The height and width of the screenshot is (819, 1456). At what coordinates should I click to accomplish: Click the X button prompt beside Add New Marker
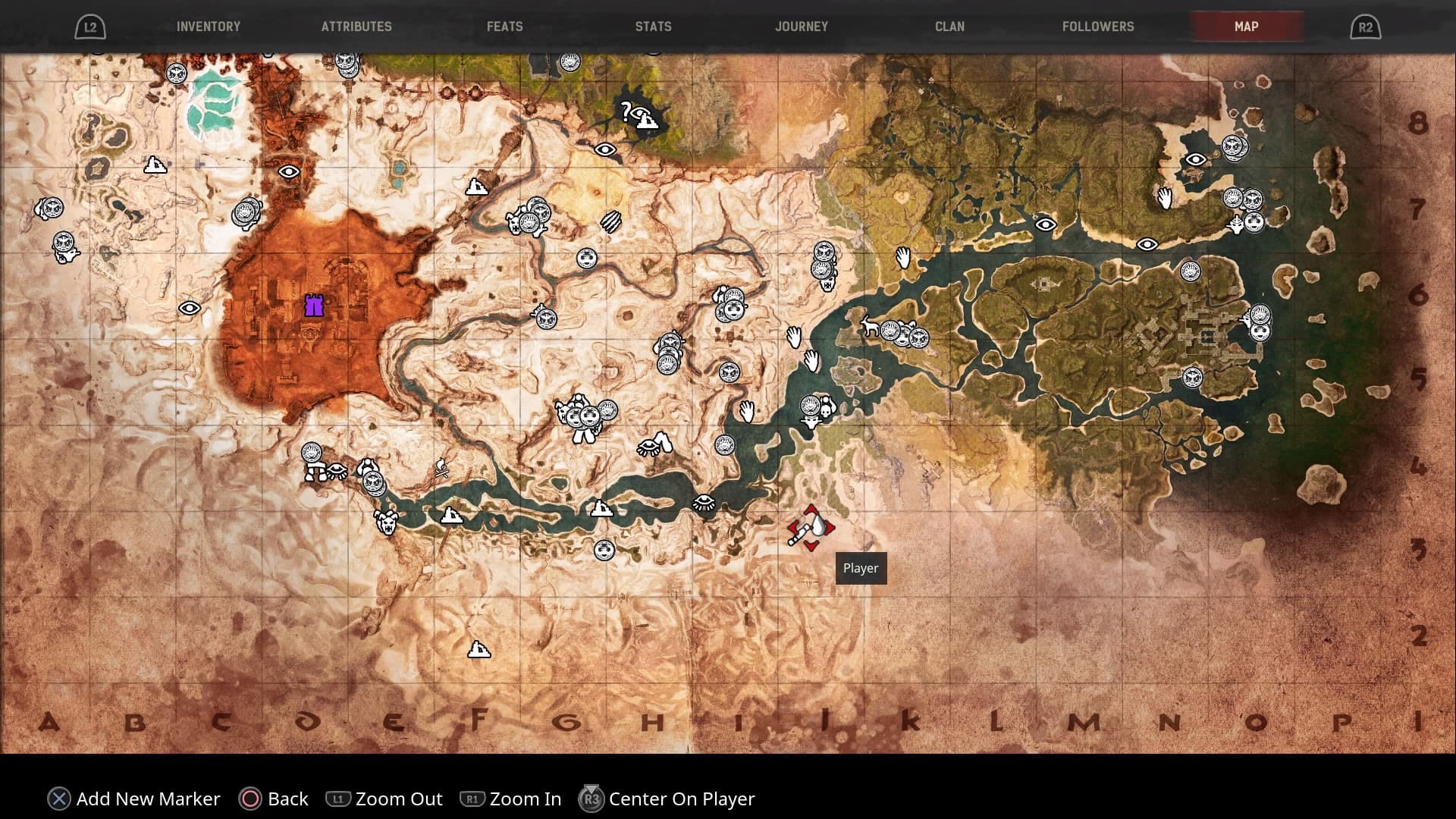[58, 799]
